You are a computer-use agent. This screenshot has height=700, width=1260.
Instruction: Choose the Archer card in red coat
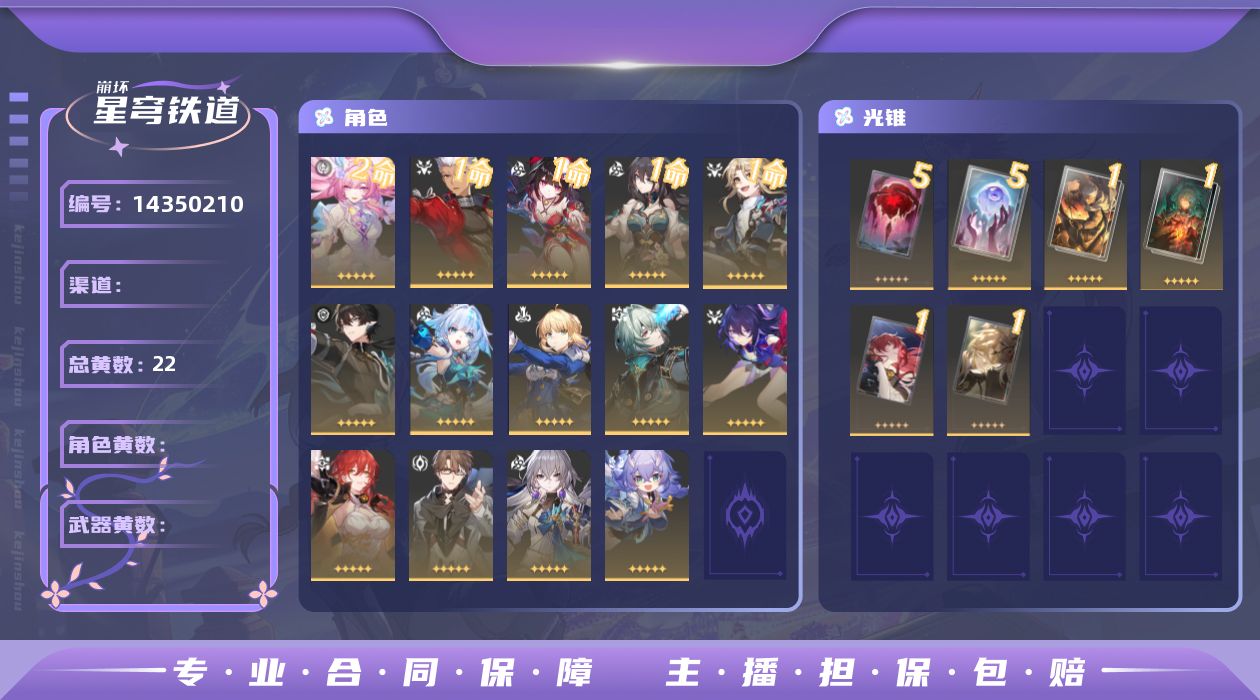tap(451, 222)
